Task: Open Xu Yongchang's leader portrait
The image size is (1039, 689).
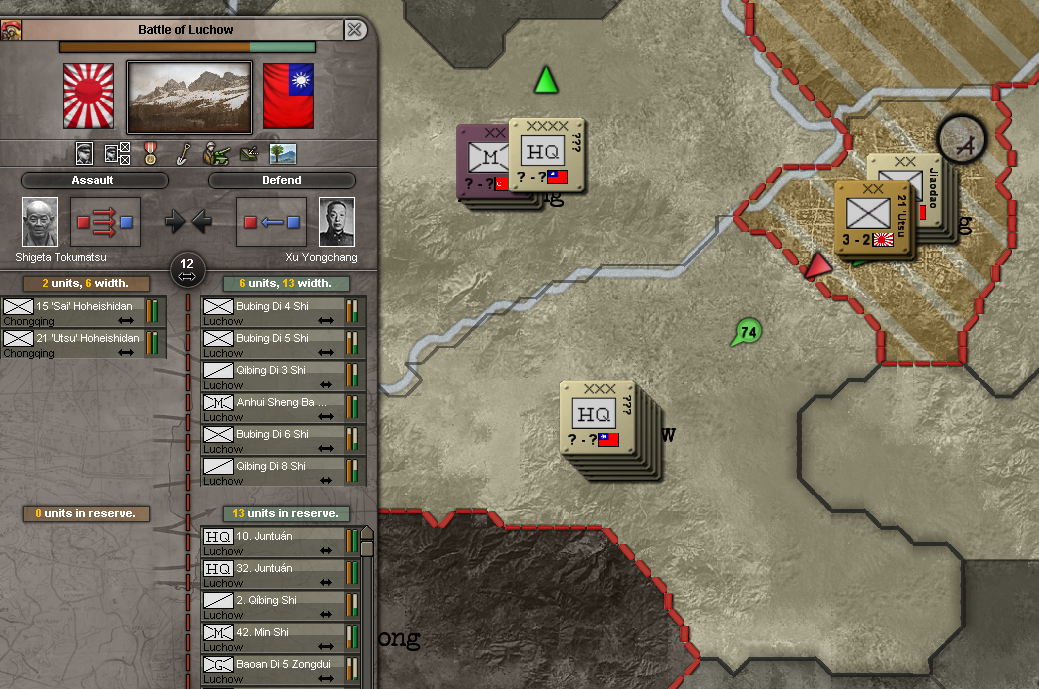Action: (337, 222)
